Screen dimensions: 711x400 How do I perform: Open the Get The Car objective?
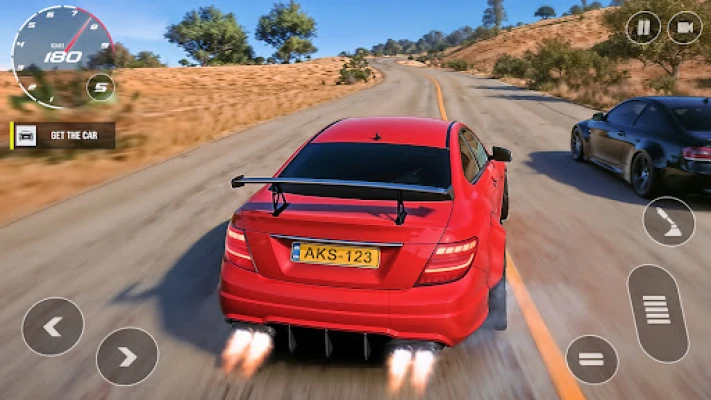click(x=63, y=136)
